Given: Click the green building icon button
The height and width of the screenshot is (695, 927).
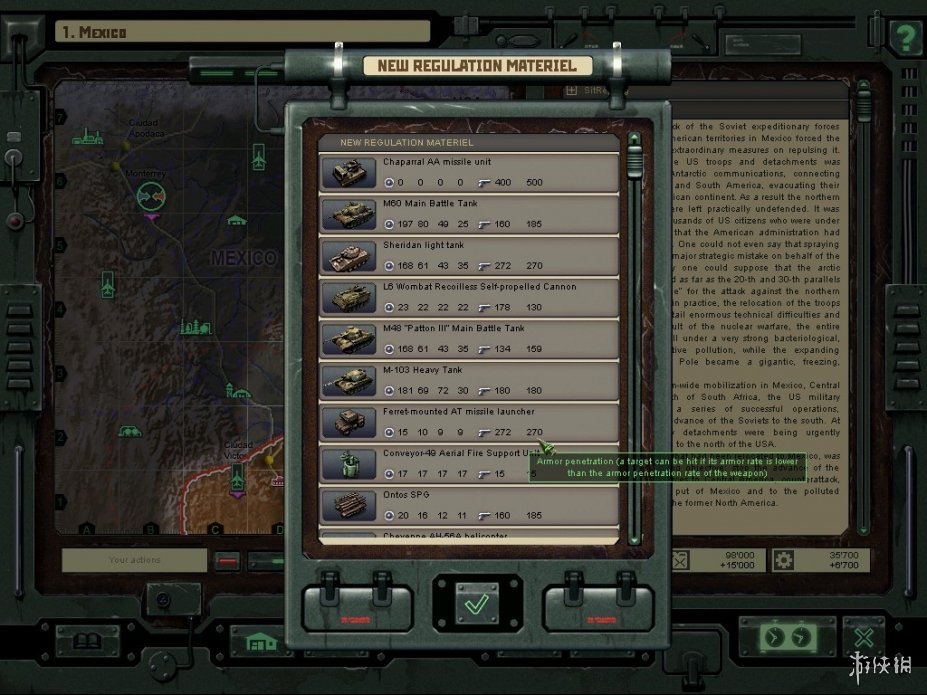Looking at the screenshot, I should [262, 641].
